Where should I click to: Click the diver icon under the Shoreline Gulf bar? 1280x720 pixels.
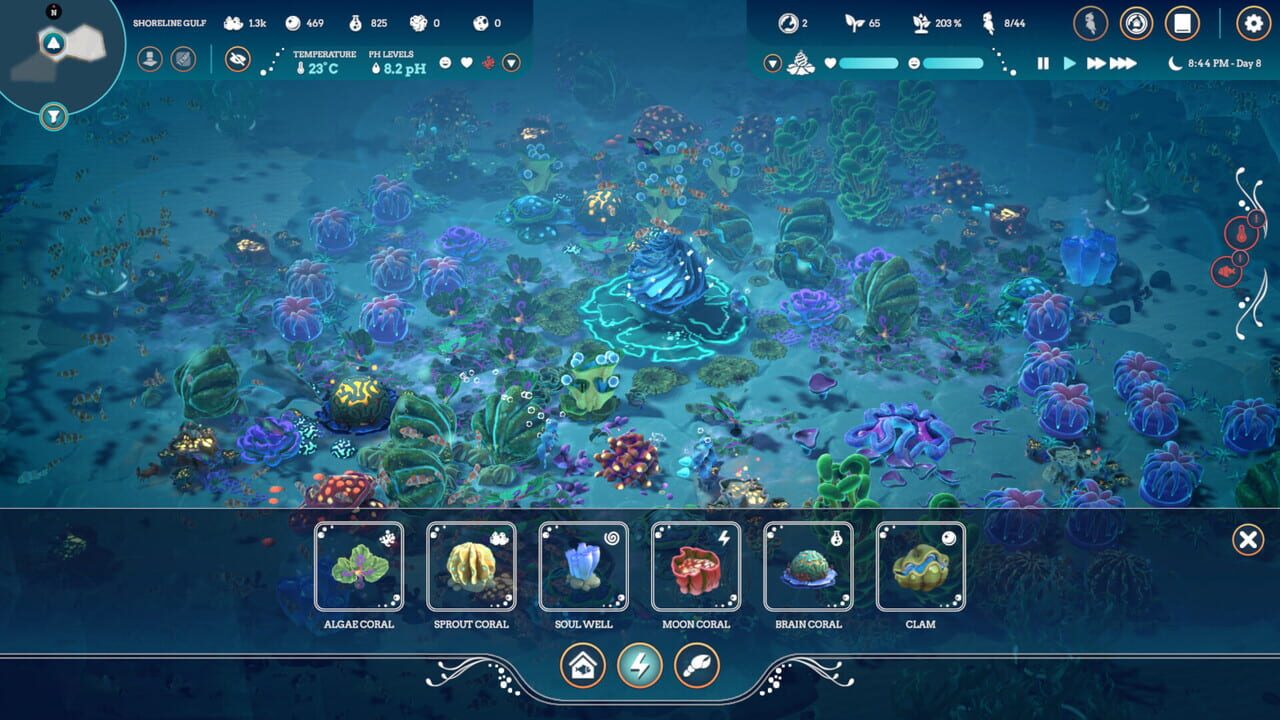pos(150,59)
